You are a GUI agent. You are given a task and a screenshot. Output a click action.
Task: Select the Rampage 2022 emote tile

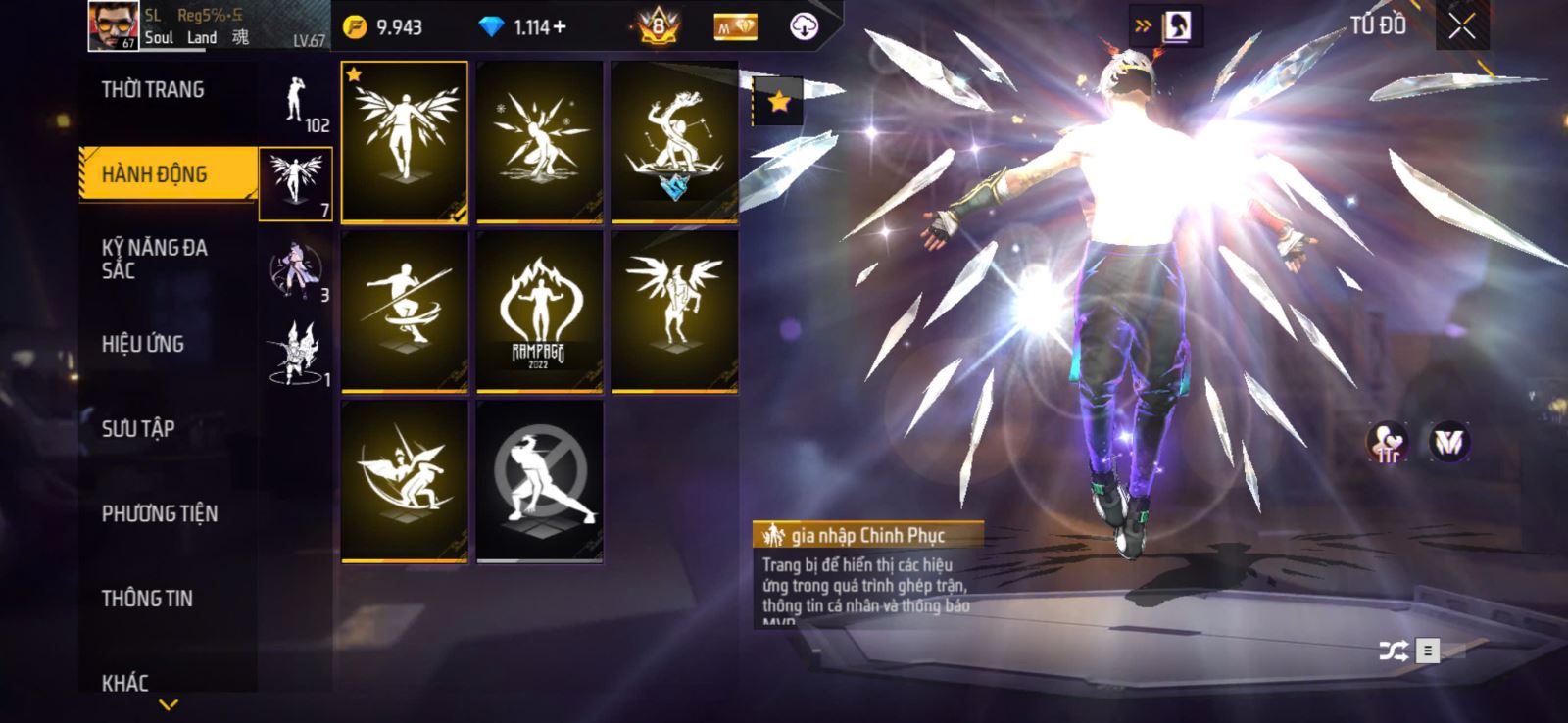[x=539, y=312]
